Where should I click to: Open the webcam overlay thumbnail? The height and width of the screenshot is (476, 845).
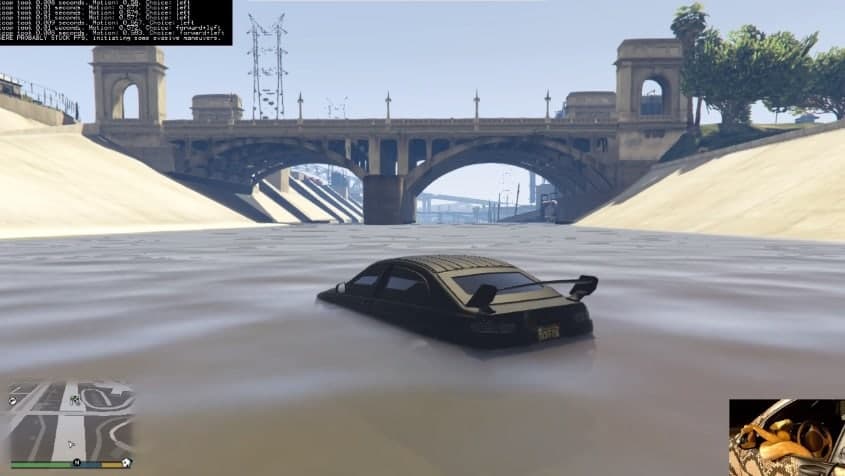tap(786, 437)
